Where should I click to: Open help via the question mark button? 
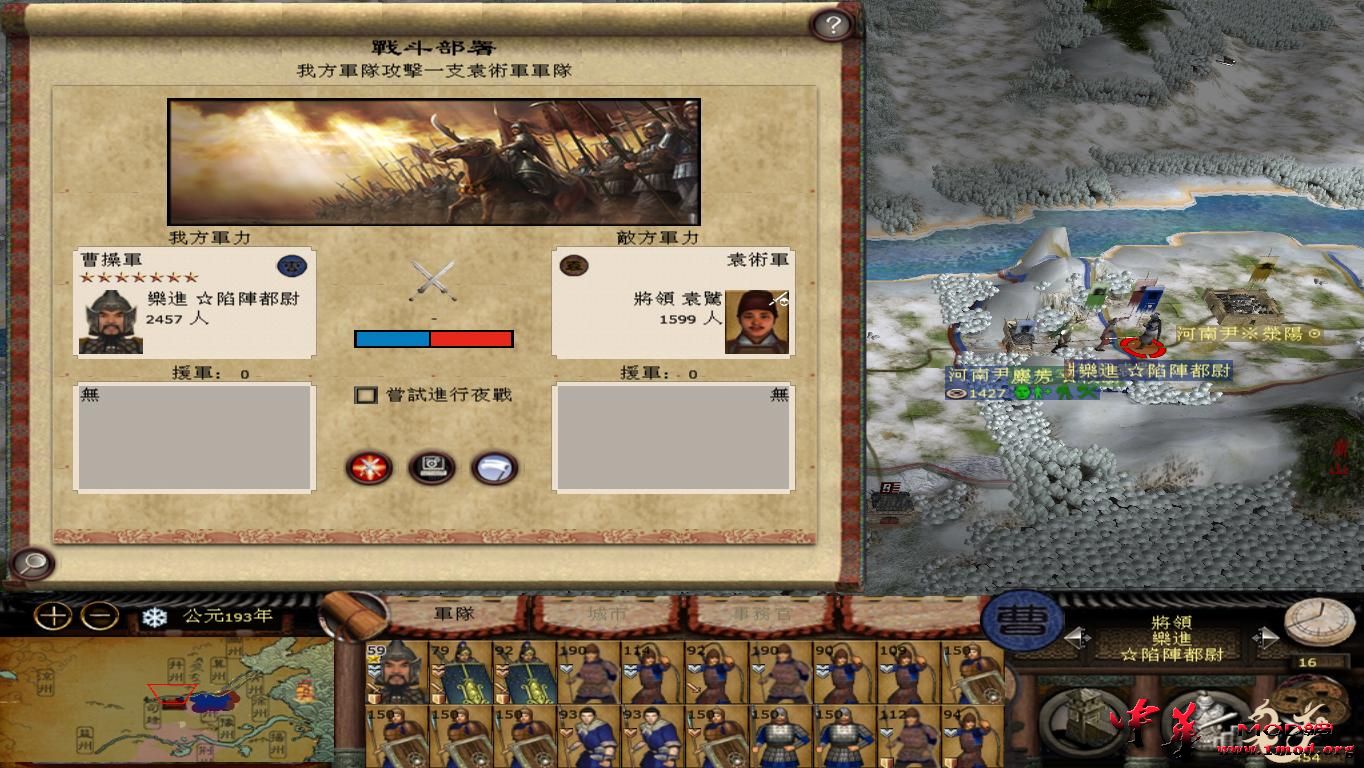point(831,23)
